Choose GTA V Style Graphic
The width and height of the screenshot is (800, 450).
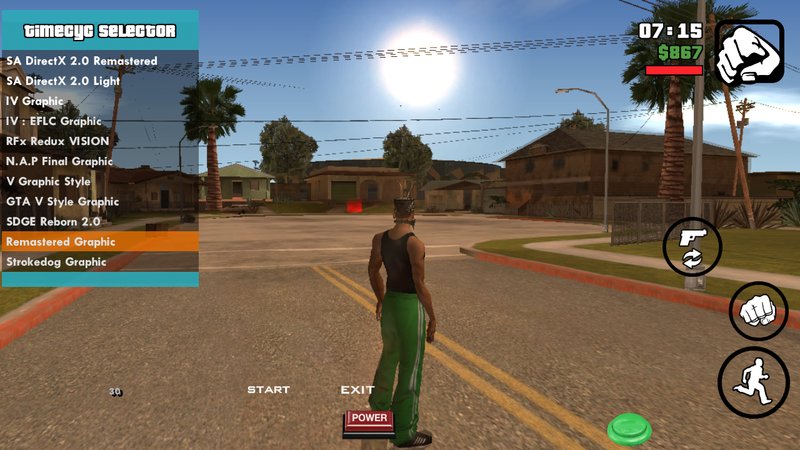click(x=63, y=201)
